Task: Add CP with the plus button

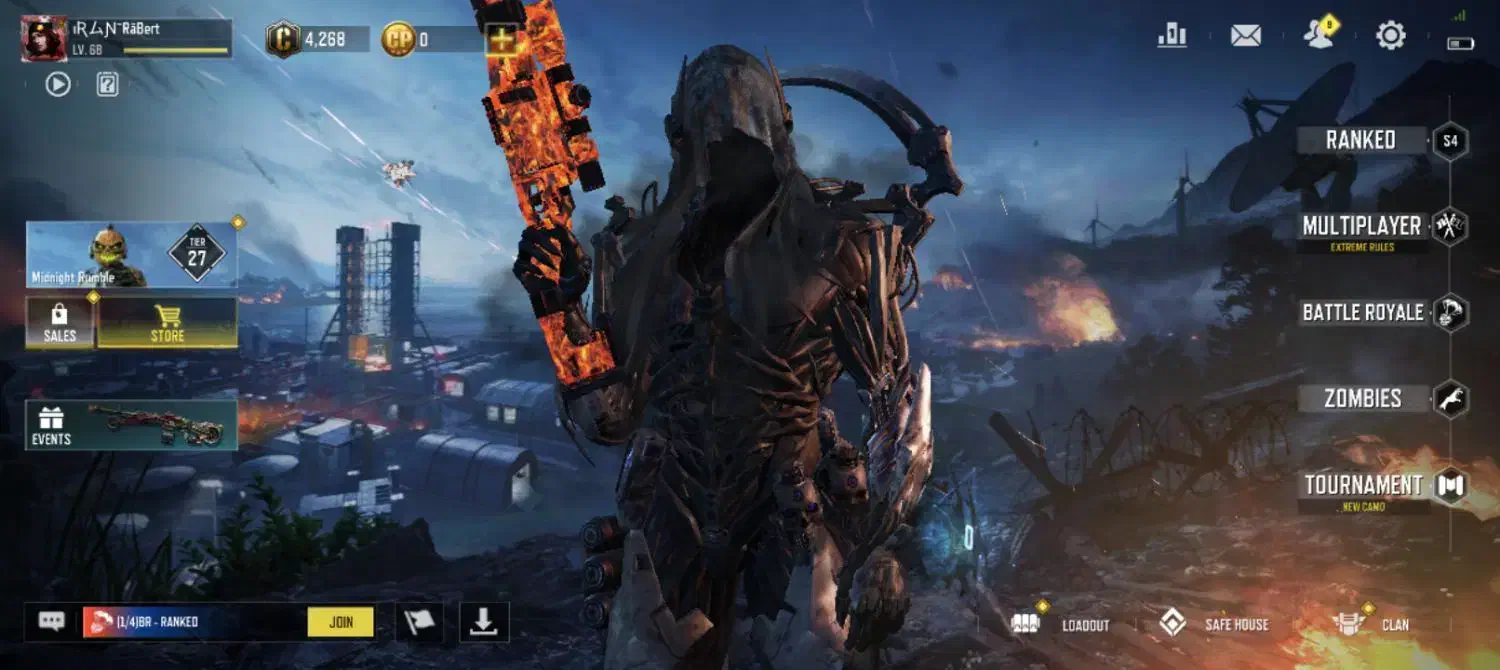Action: coord(502,40)
